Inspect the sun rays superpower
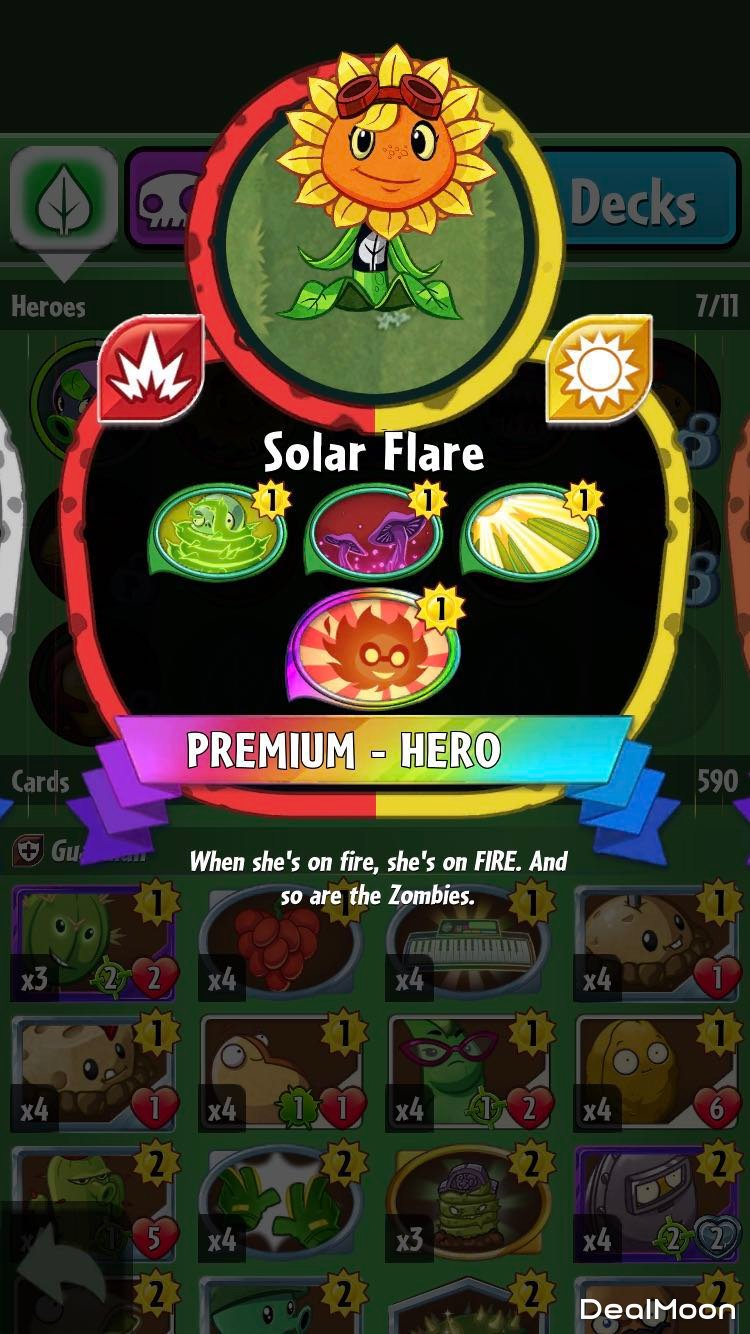 tap(531, 533)
